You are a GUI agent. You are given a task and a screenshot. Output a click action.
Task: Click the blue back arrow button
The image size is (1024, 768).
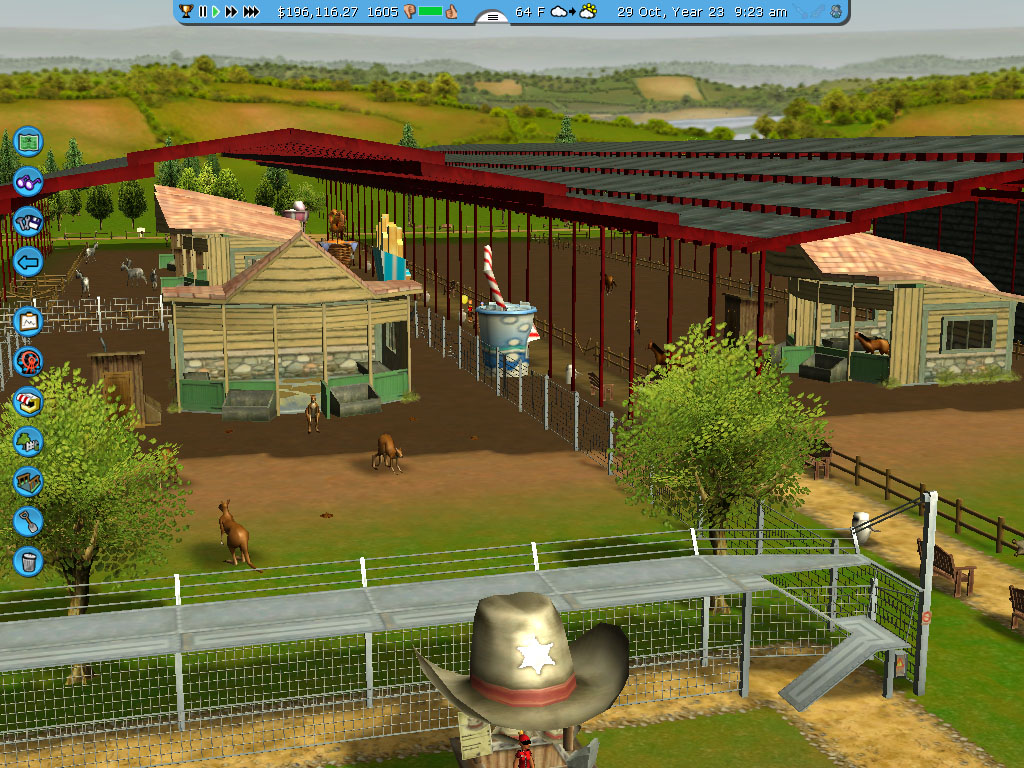(x=28, y=263)
